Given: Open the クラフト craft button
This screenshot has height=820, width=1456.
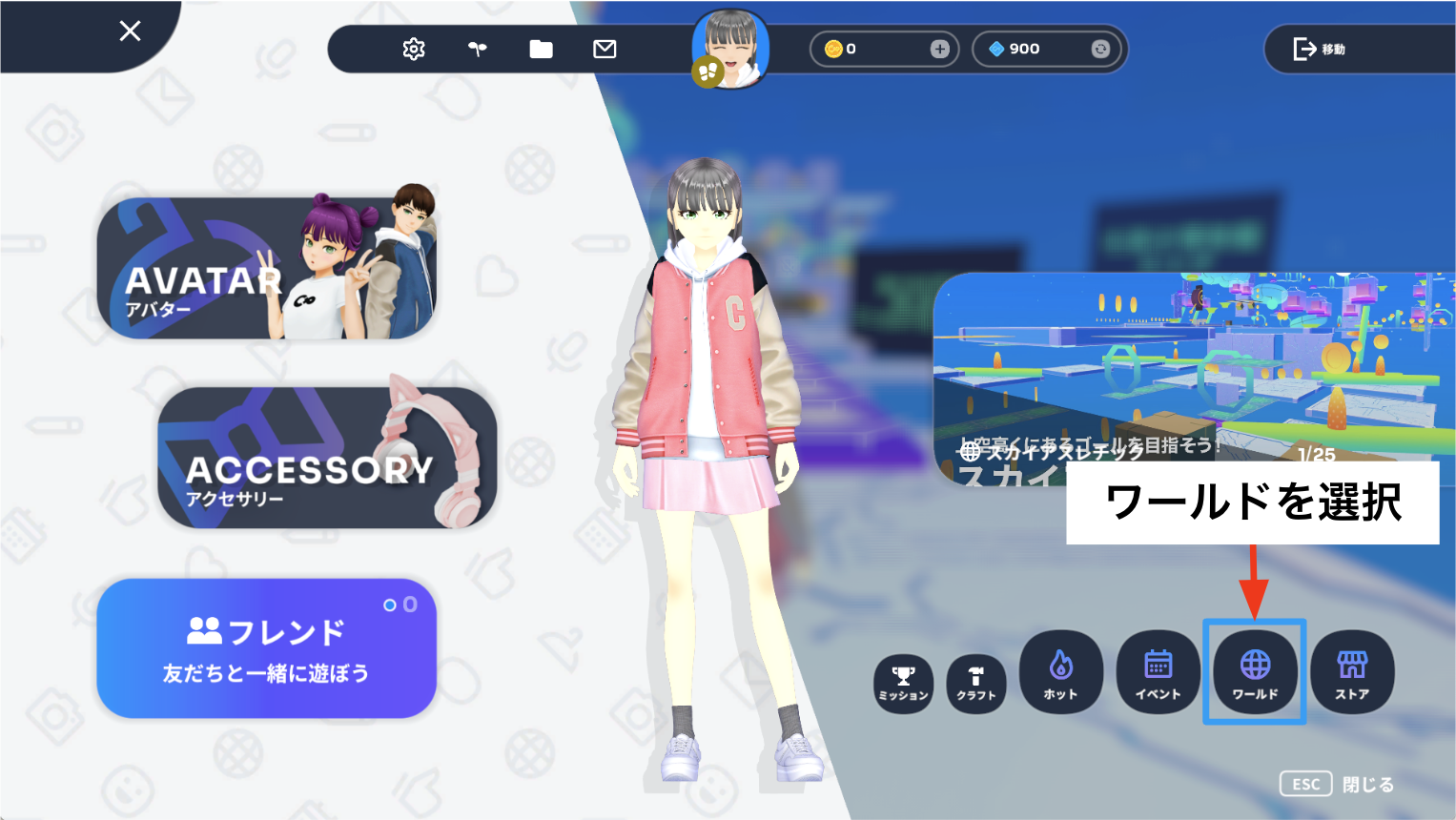Looking at the screenshot, I should pos(976,684).
